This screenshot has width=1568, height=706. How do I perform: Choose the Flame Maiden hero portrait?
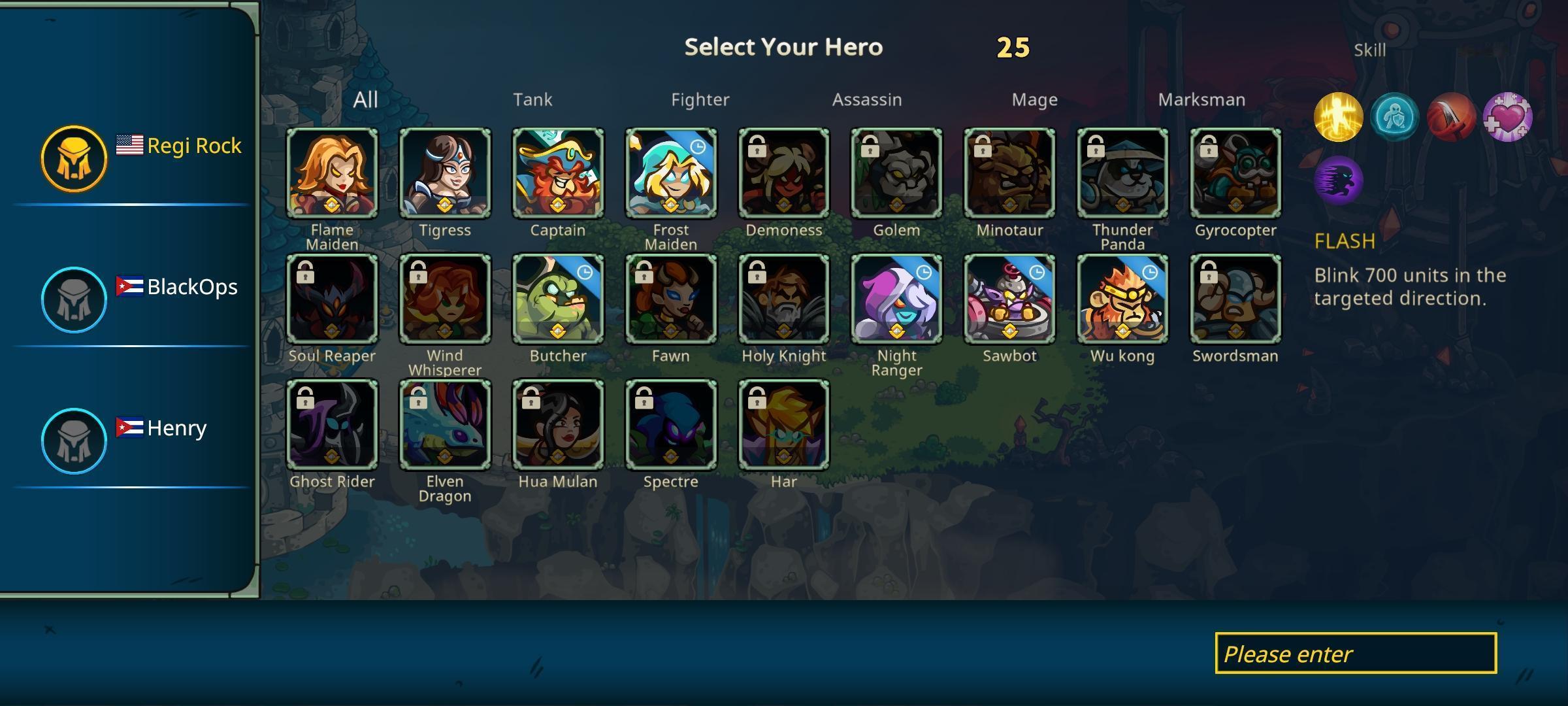point(332,173)
